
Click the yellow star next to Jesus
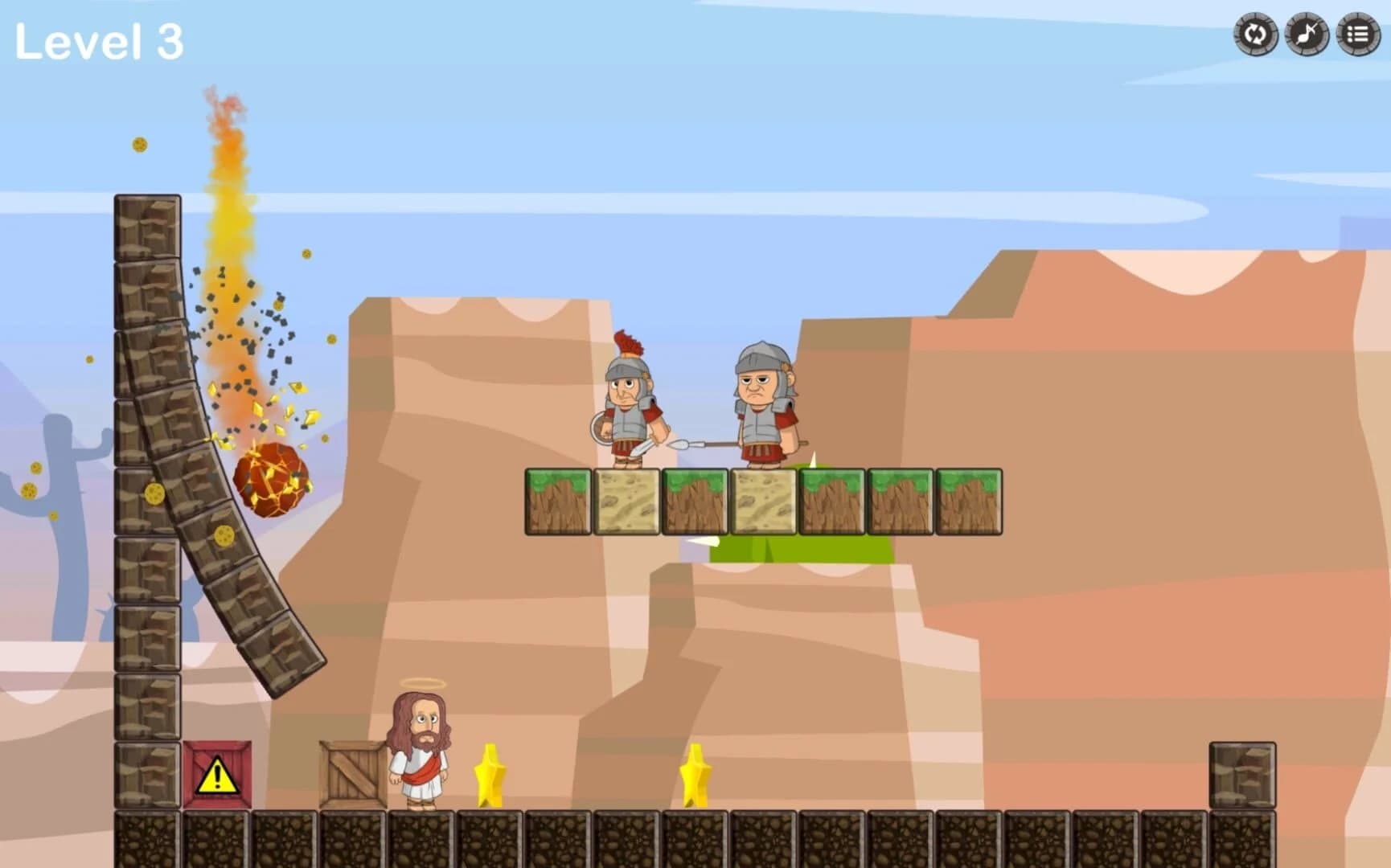tap(489, 776)
